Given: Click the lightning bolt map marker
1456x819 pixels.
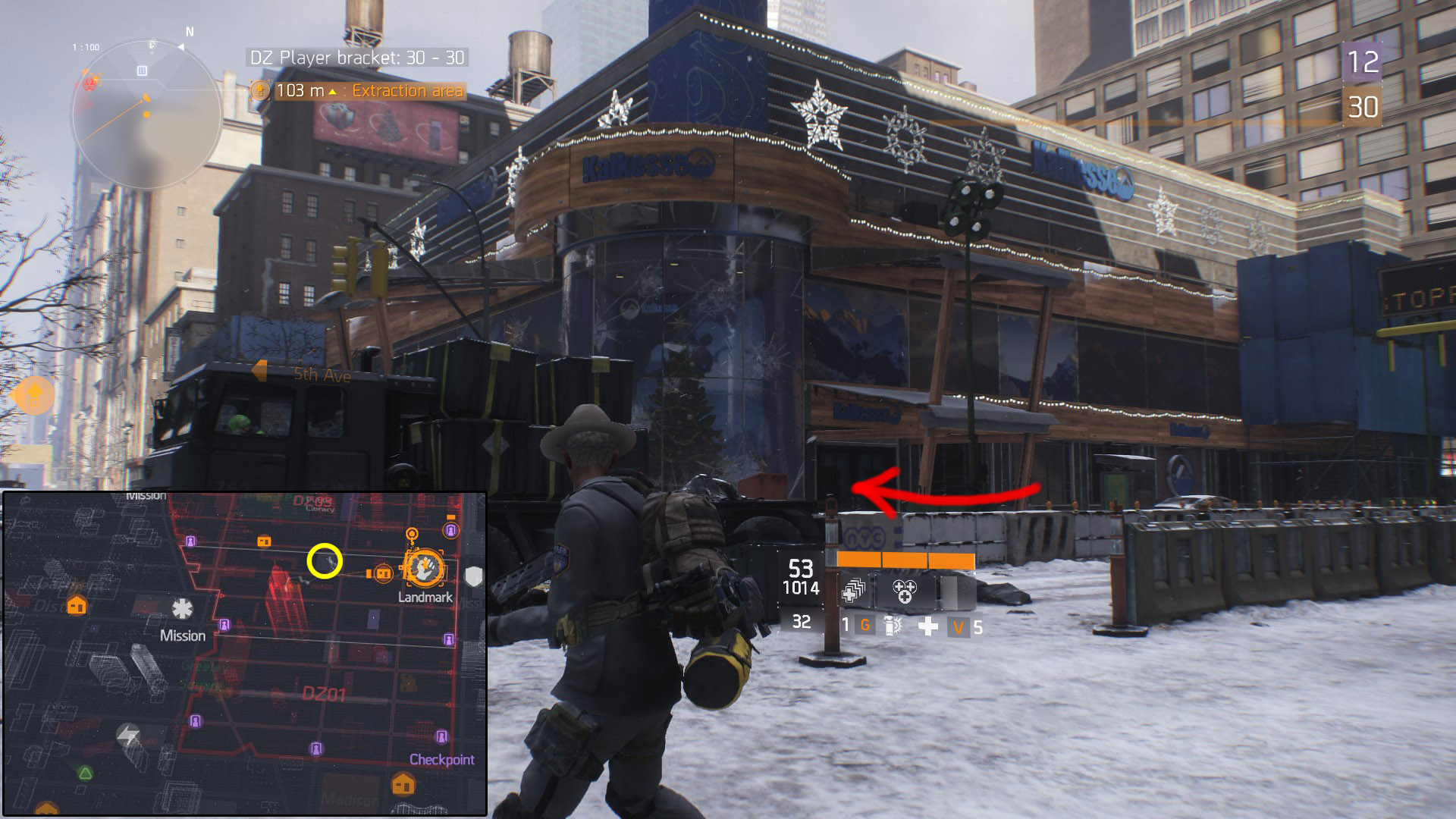Looking at the screenshot, I should 128,734.
